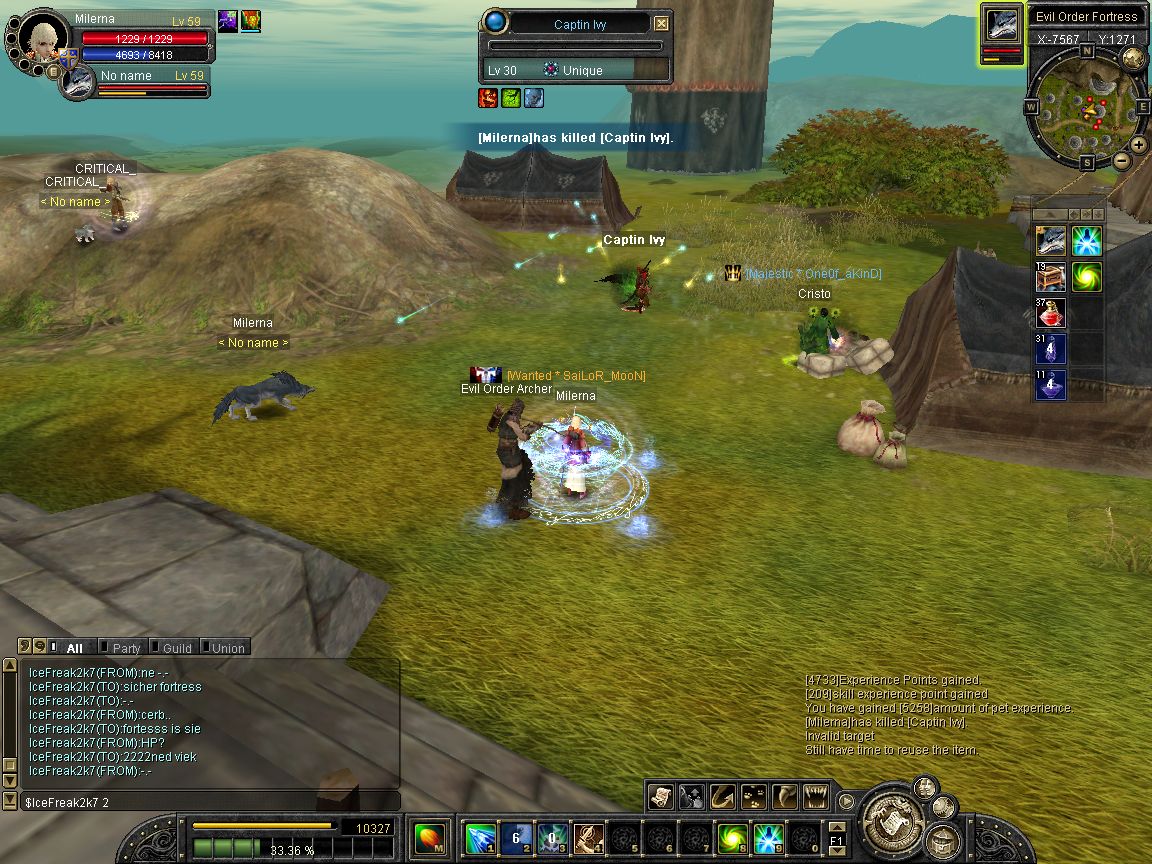1152x864 pixels.
Task: Switch to the Union chat tab
Action: 227,648
